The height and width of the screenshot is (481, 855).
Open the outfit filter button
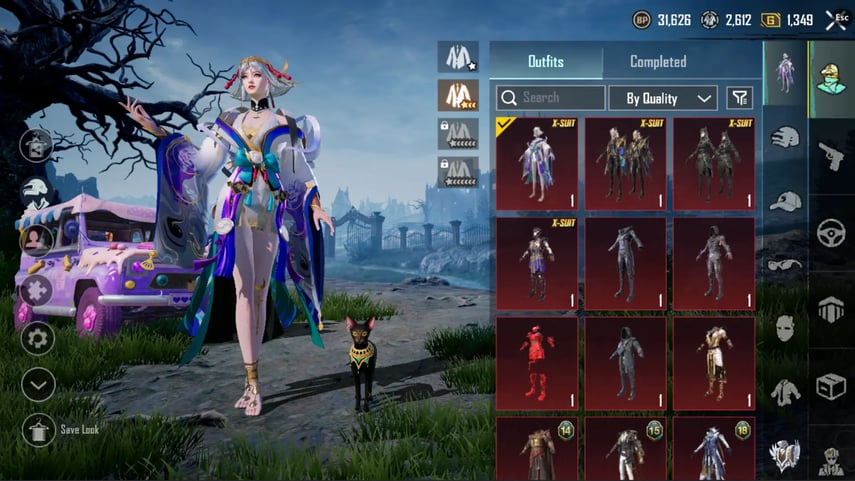pos(739,98)
